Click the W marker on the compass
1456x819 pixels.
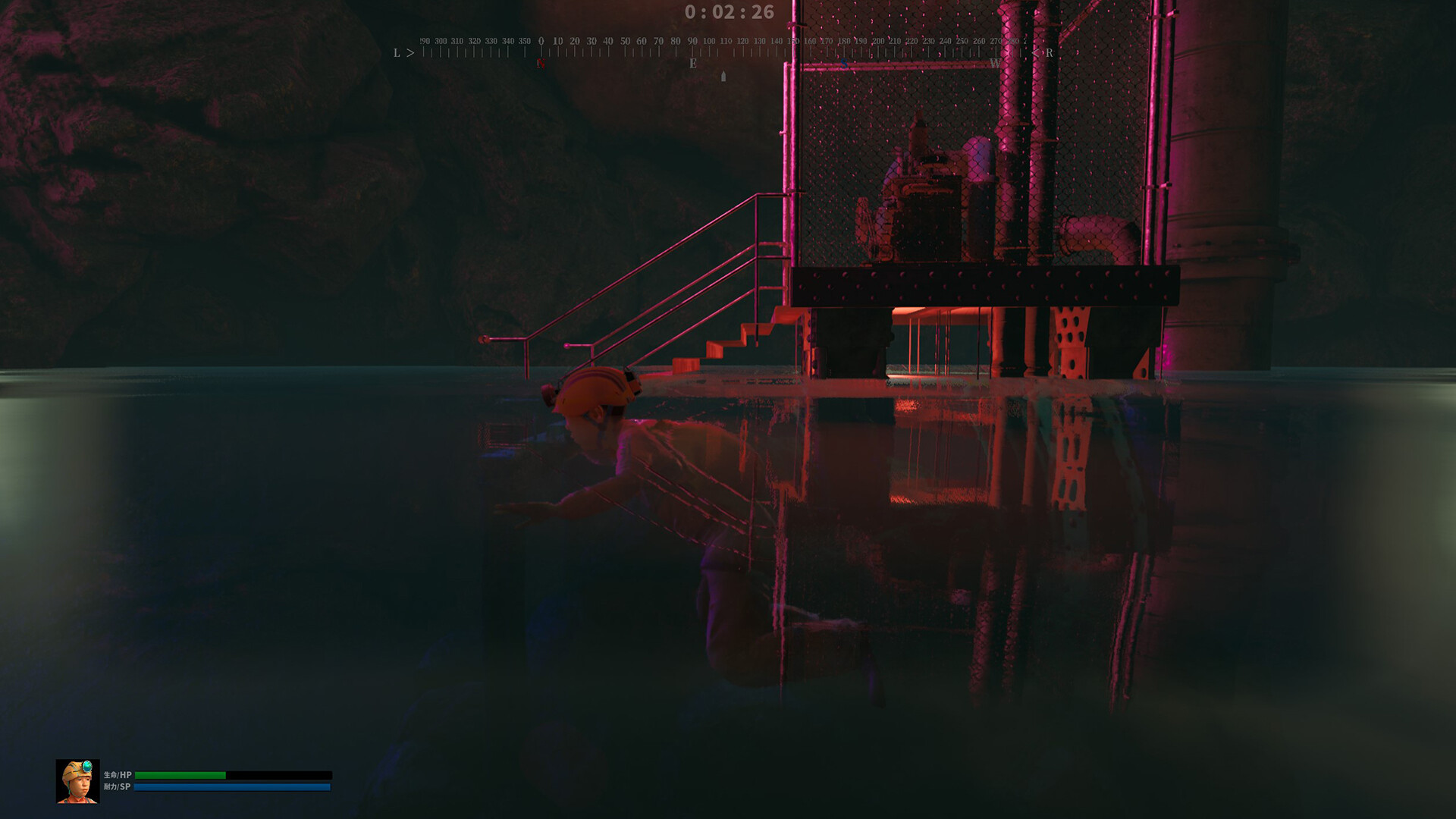click(x=996, y=62)
